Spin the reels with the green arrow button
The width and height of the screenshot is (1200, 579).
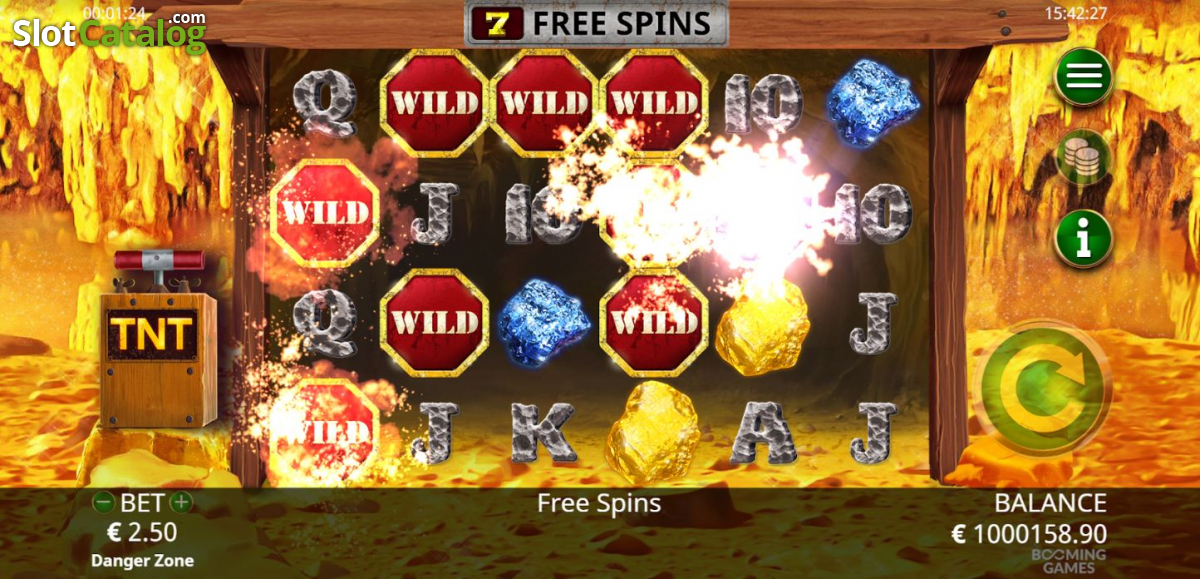coord(1043,387)
